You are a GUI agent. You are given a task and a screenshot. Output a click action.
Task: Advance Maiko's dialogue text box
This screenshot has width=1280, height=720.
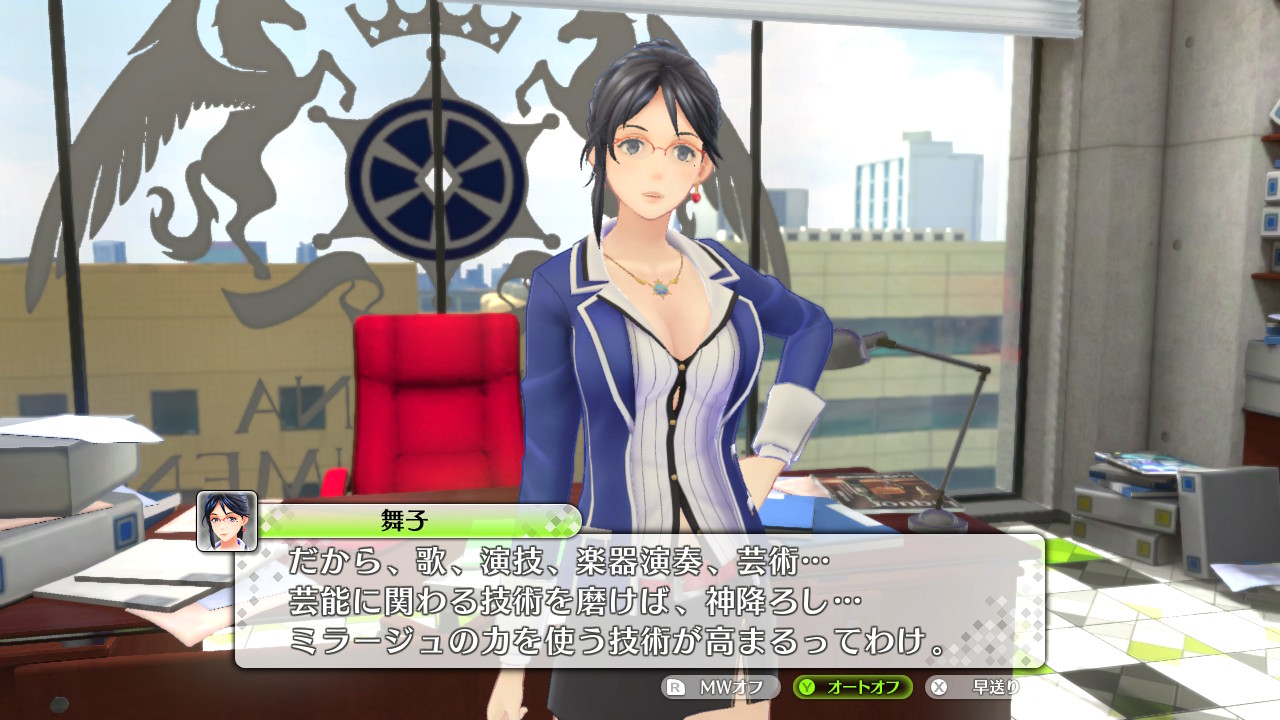coord(640,600)
